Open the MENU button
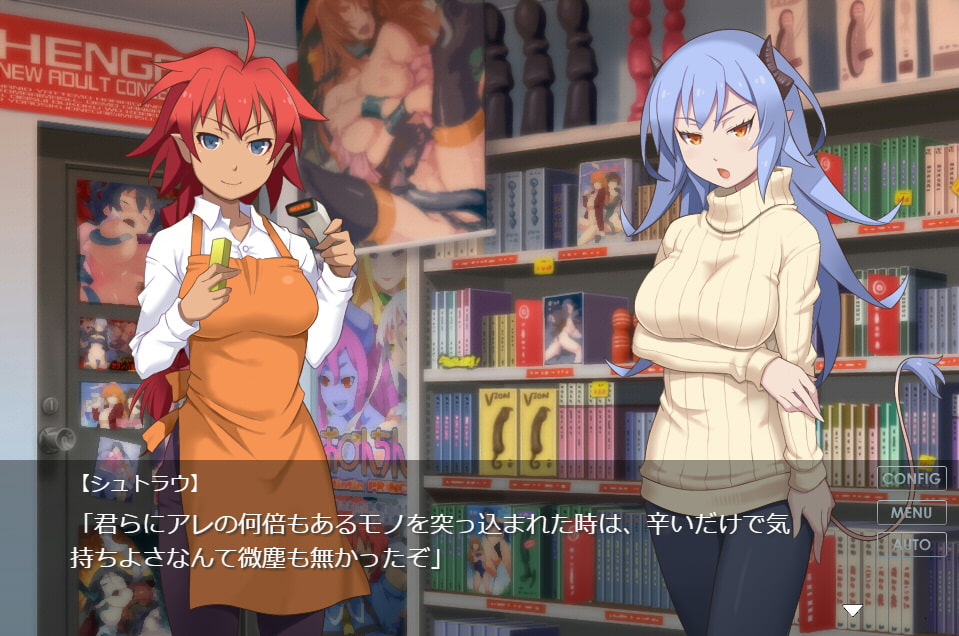 (911, 512)
